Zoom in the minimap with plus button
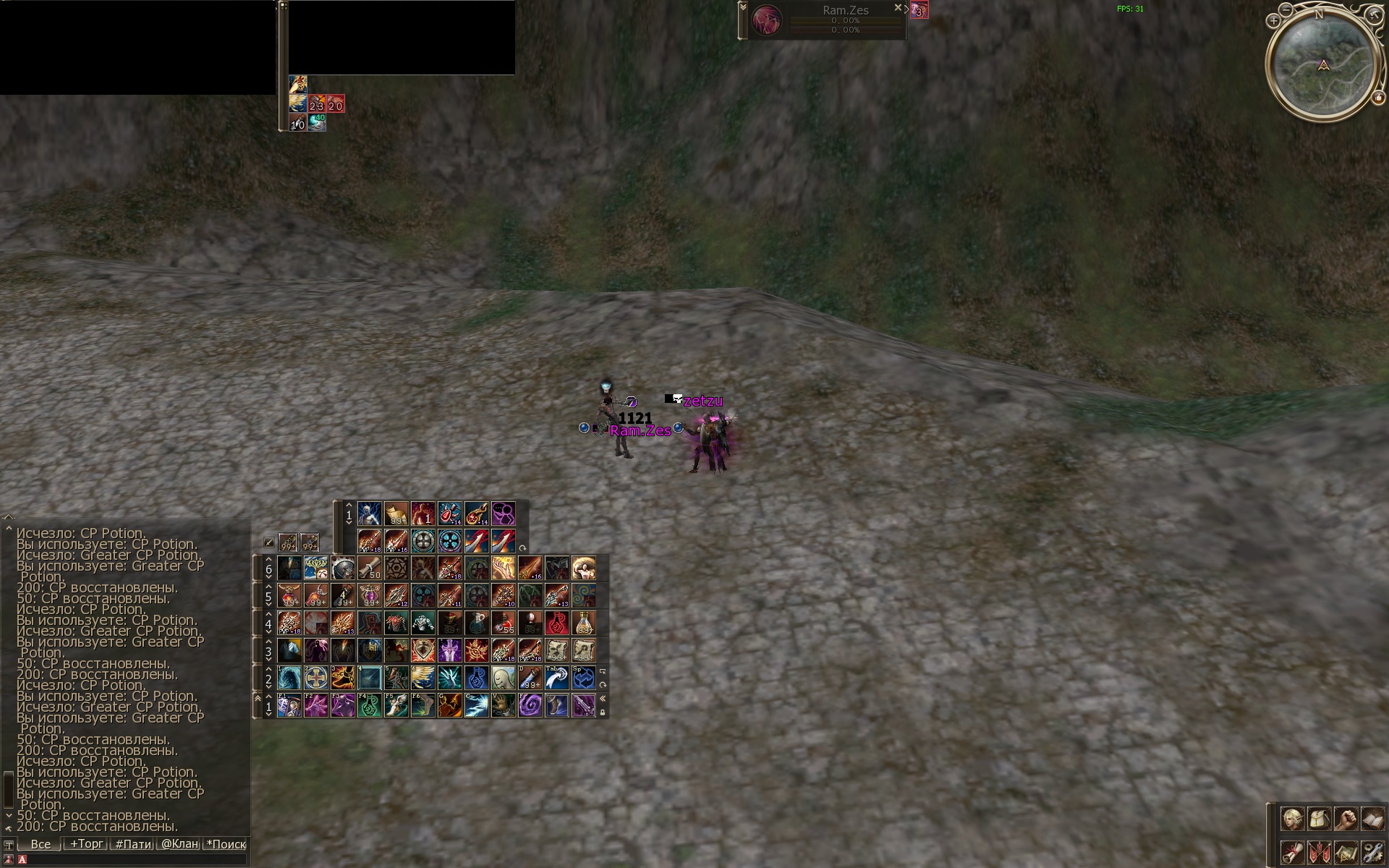 1273,21
